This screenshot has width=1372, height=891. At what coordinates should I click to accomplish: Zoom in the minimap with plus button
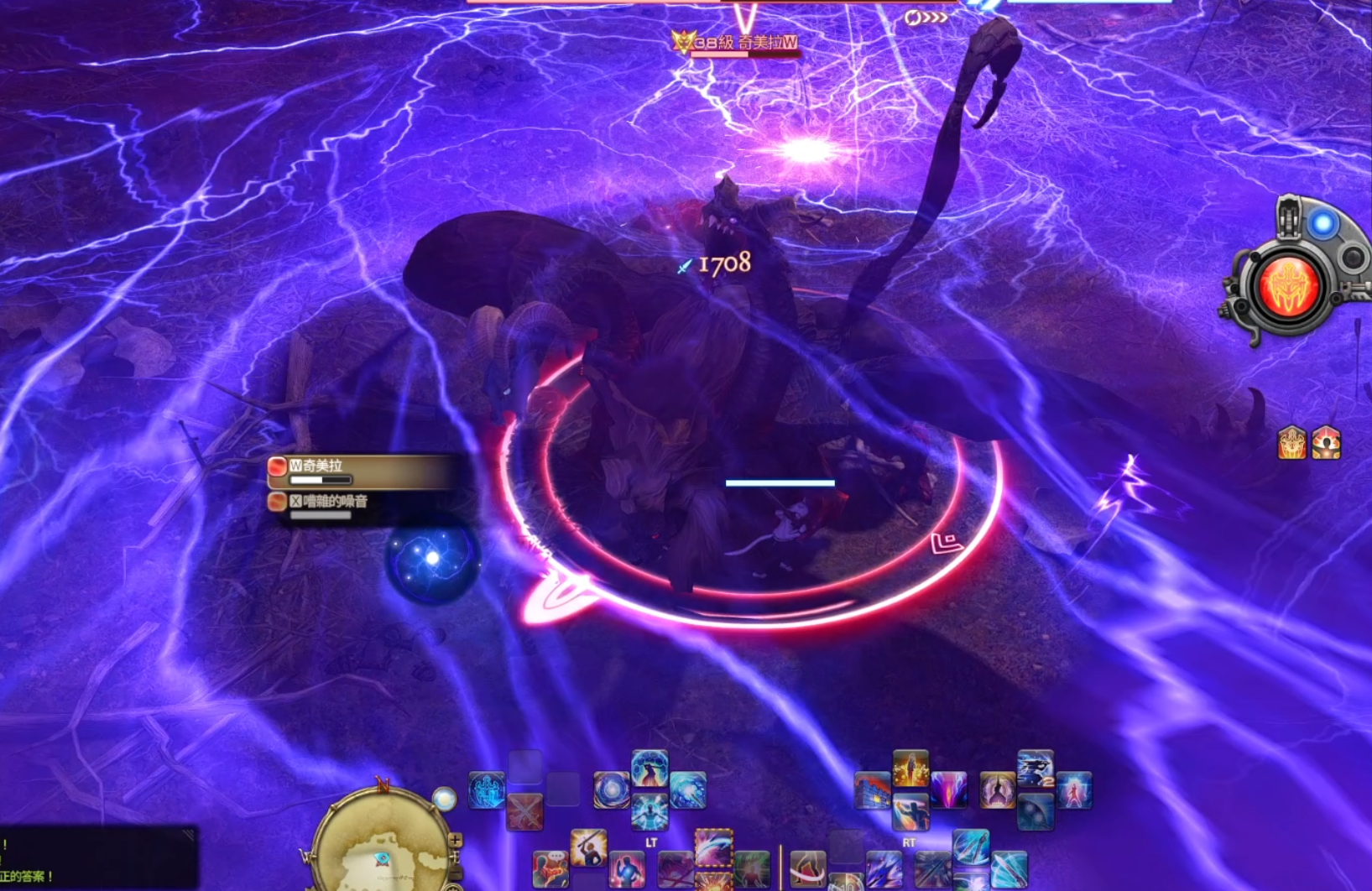tap(455, 840)
